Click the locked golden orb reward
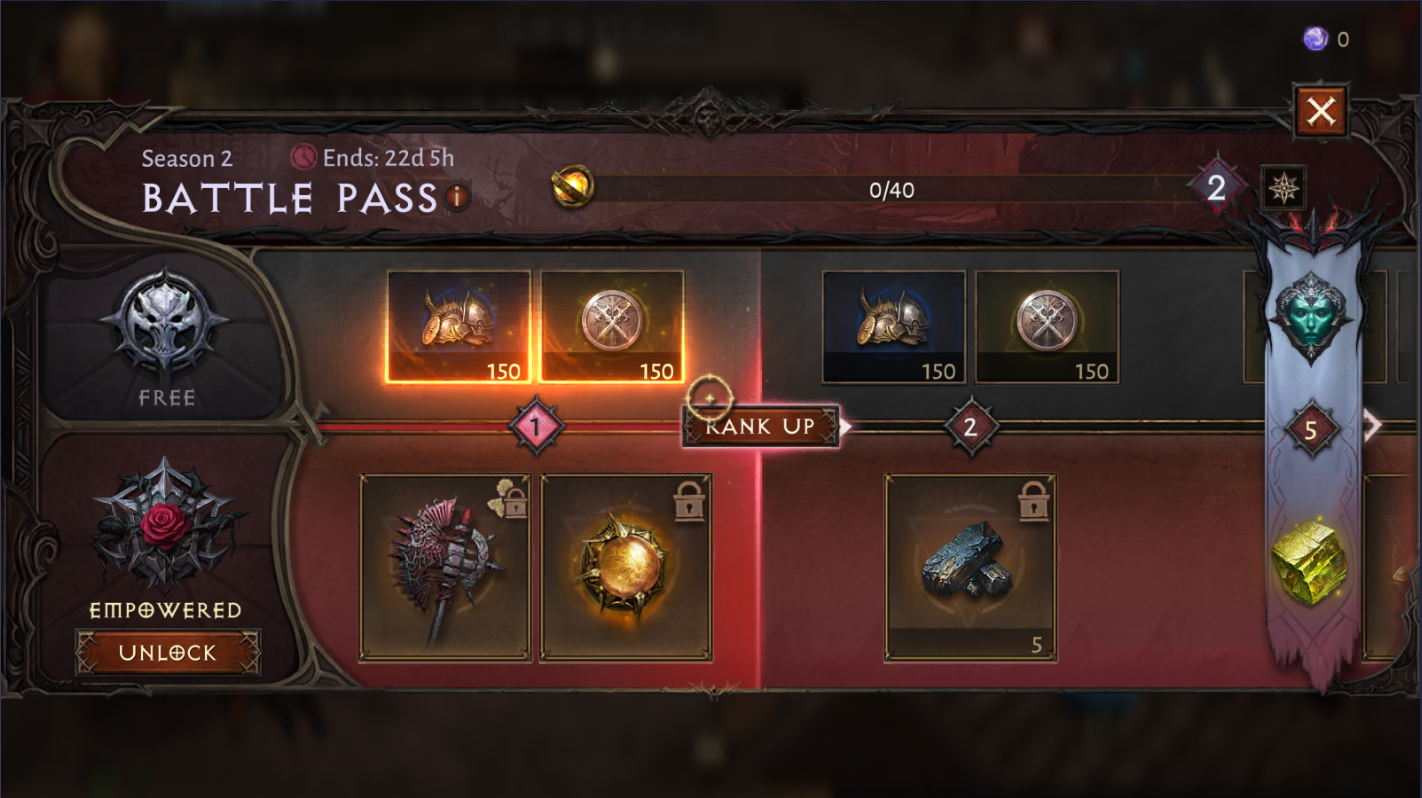This screenshot has height=798, width=1422. 625,567
